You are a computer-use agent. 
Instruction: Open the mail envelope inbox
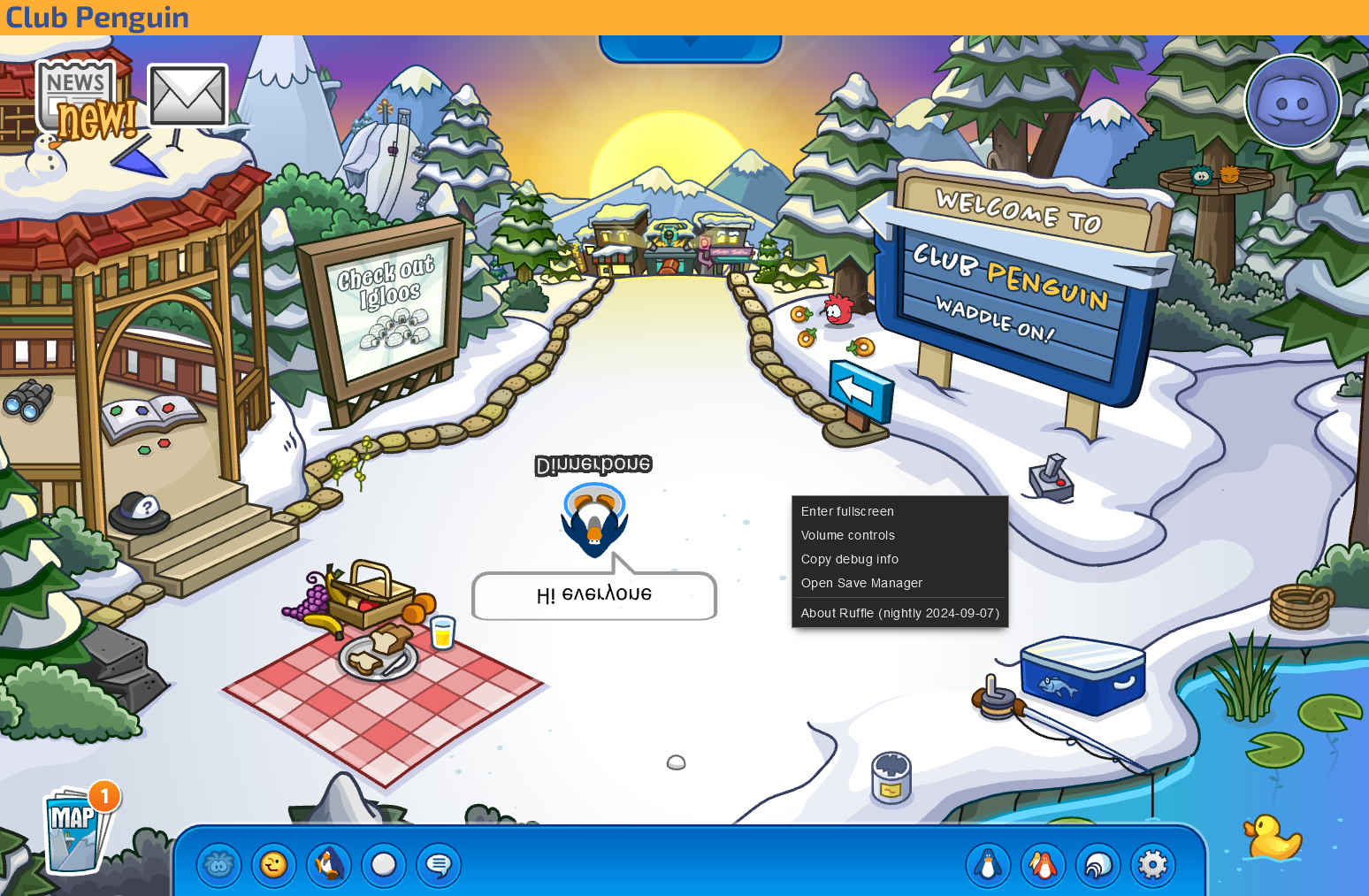pyautogui.click(x=187, y=96)
